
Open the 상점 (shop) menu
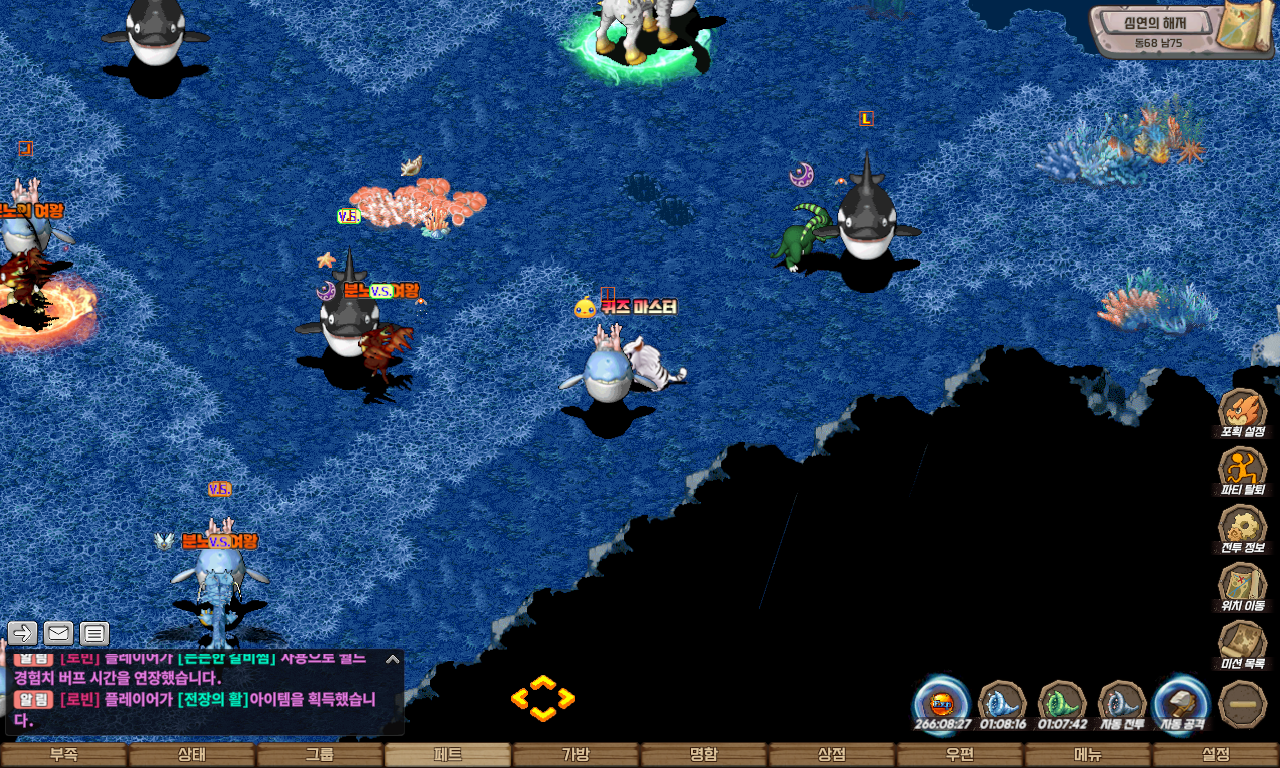pos(832,755)
